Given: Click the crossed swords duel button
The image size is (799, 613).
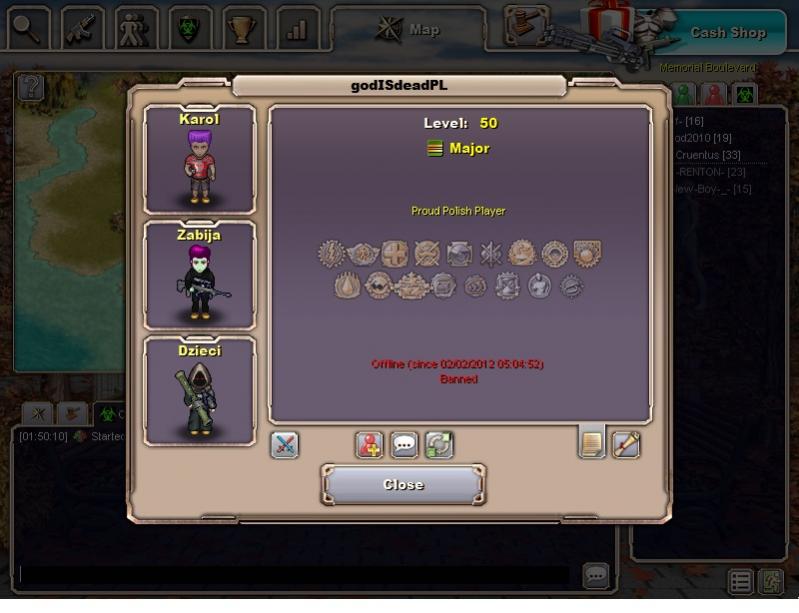Looking at the screenshot, I should click(284, 444).
